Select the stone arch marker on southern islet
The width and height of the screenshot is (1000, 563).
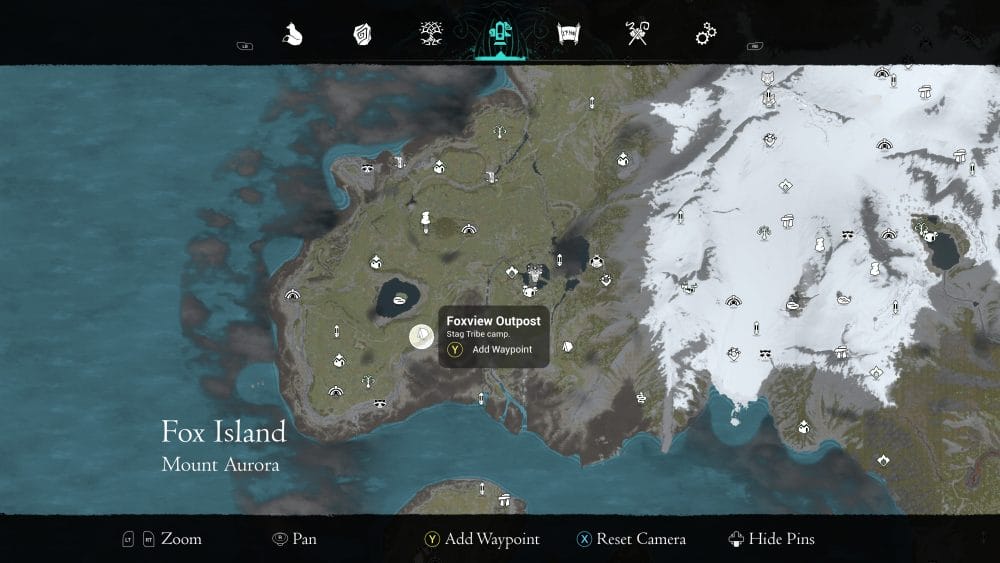tap(506, 499)
